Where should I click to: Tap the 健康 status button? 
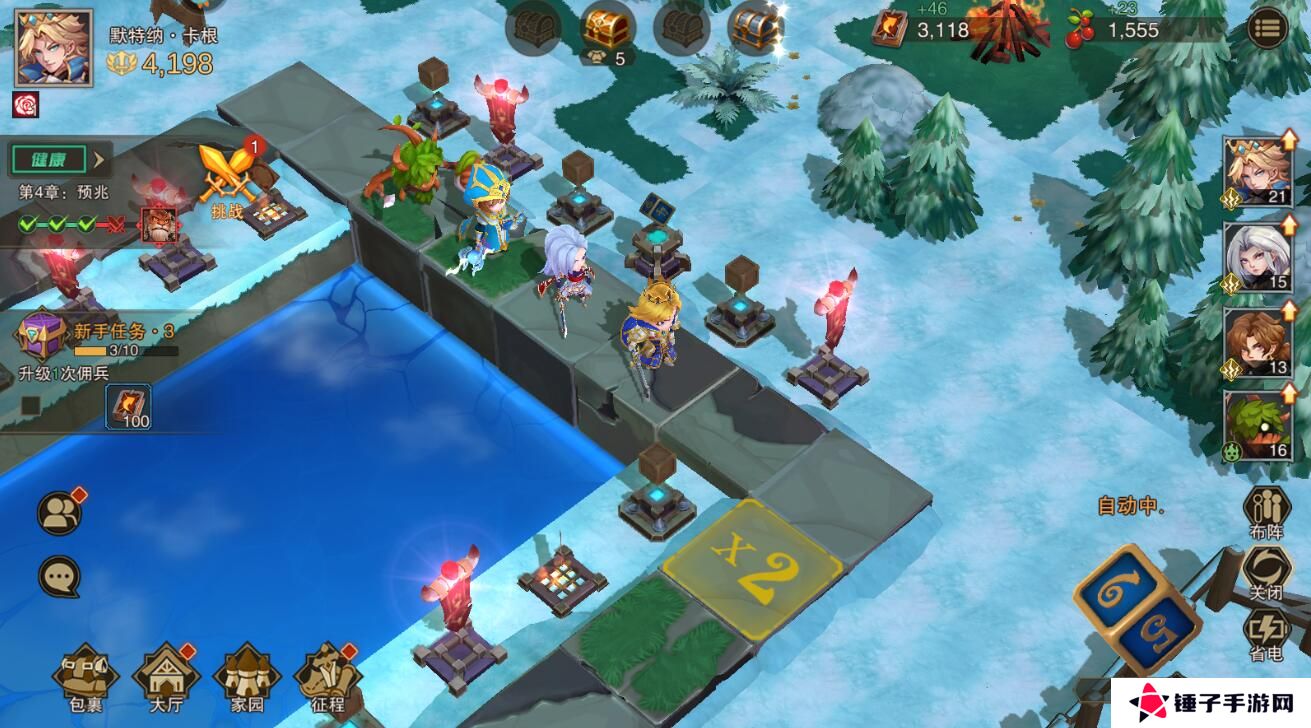click(58, 159)
